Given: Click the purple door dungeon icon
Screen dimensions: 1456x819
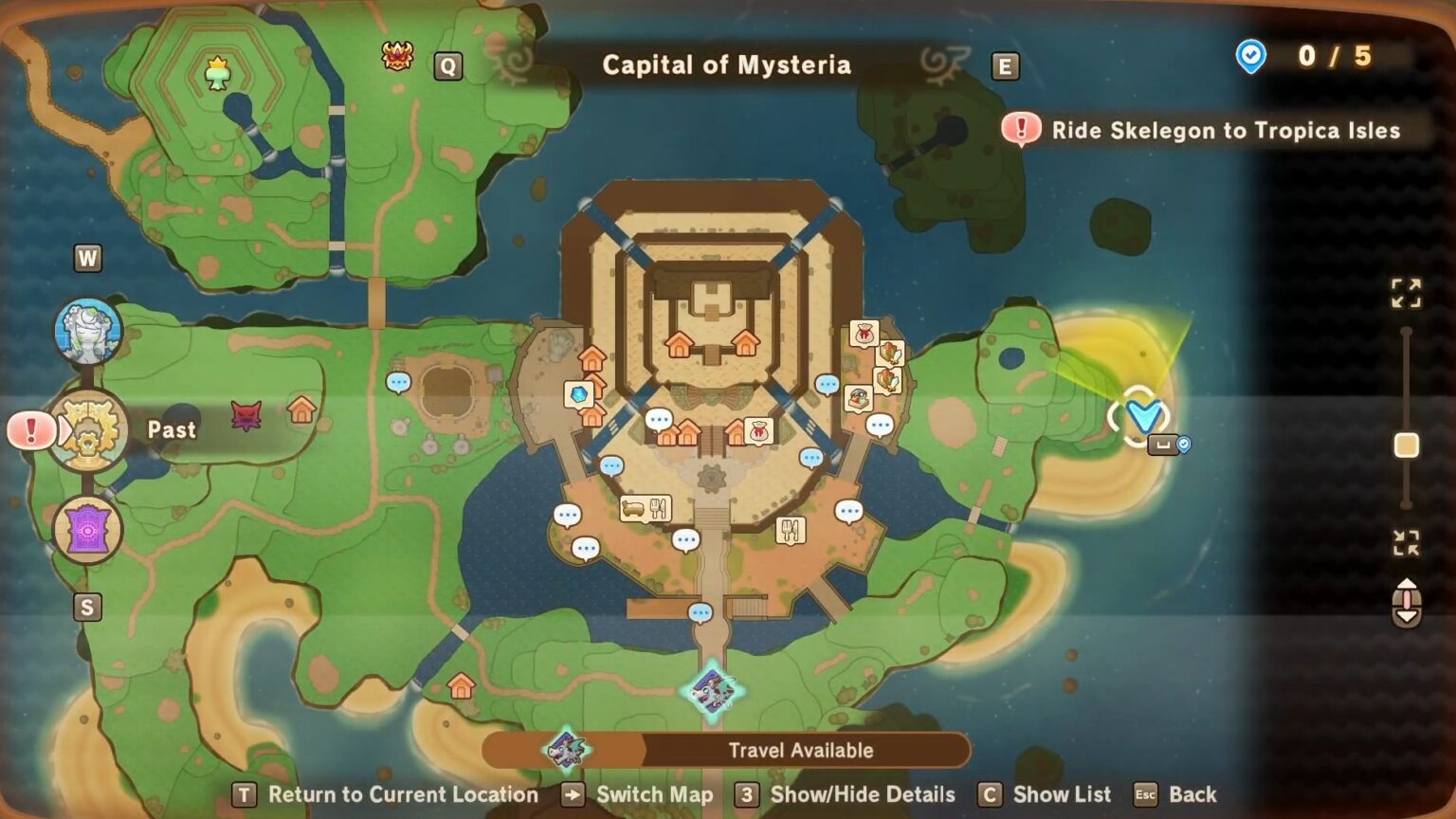Looking at the screenshot, I should point(88,531).
